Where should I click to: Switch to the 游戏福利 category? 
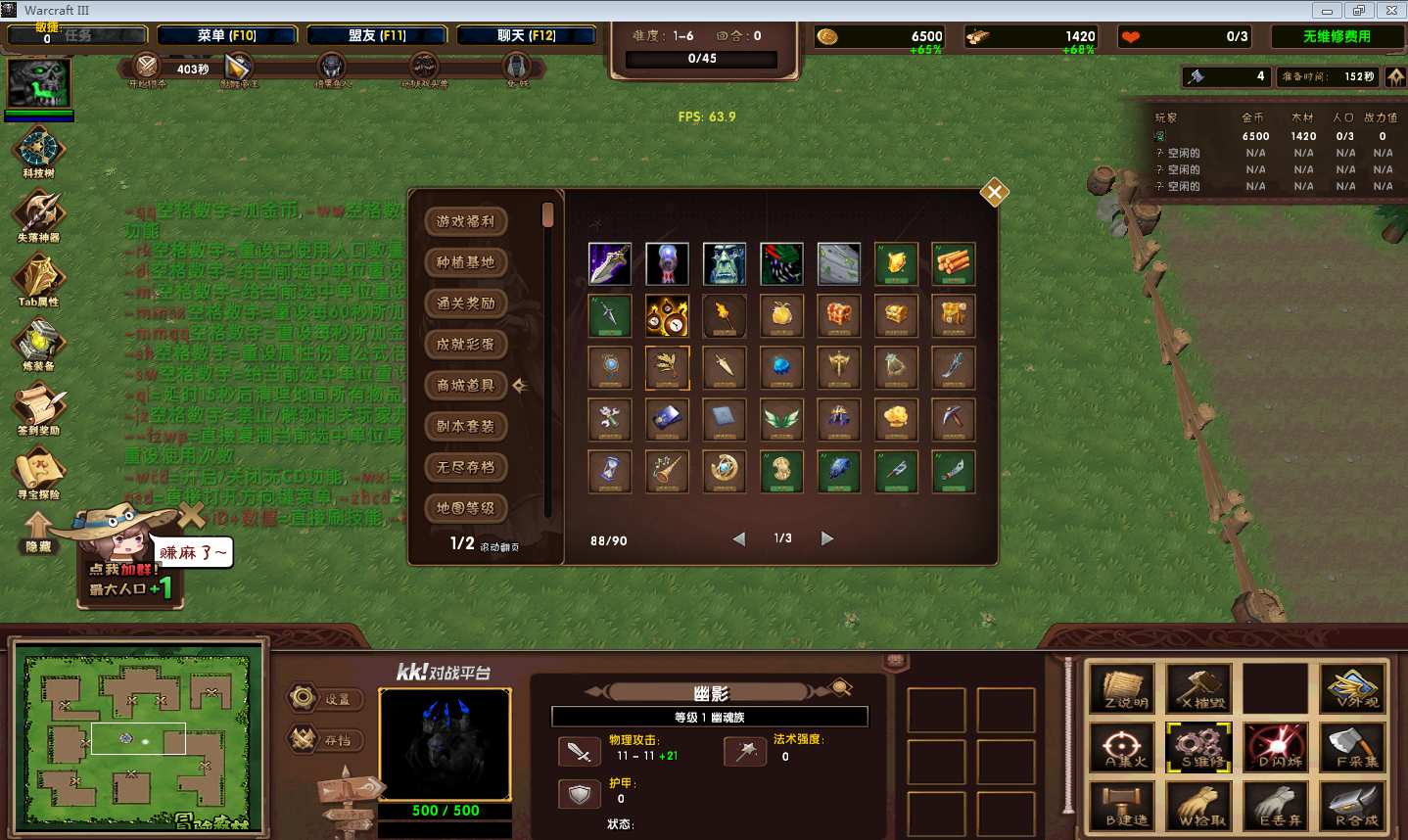(x=466, y=221)
